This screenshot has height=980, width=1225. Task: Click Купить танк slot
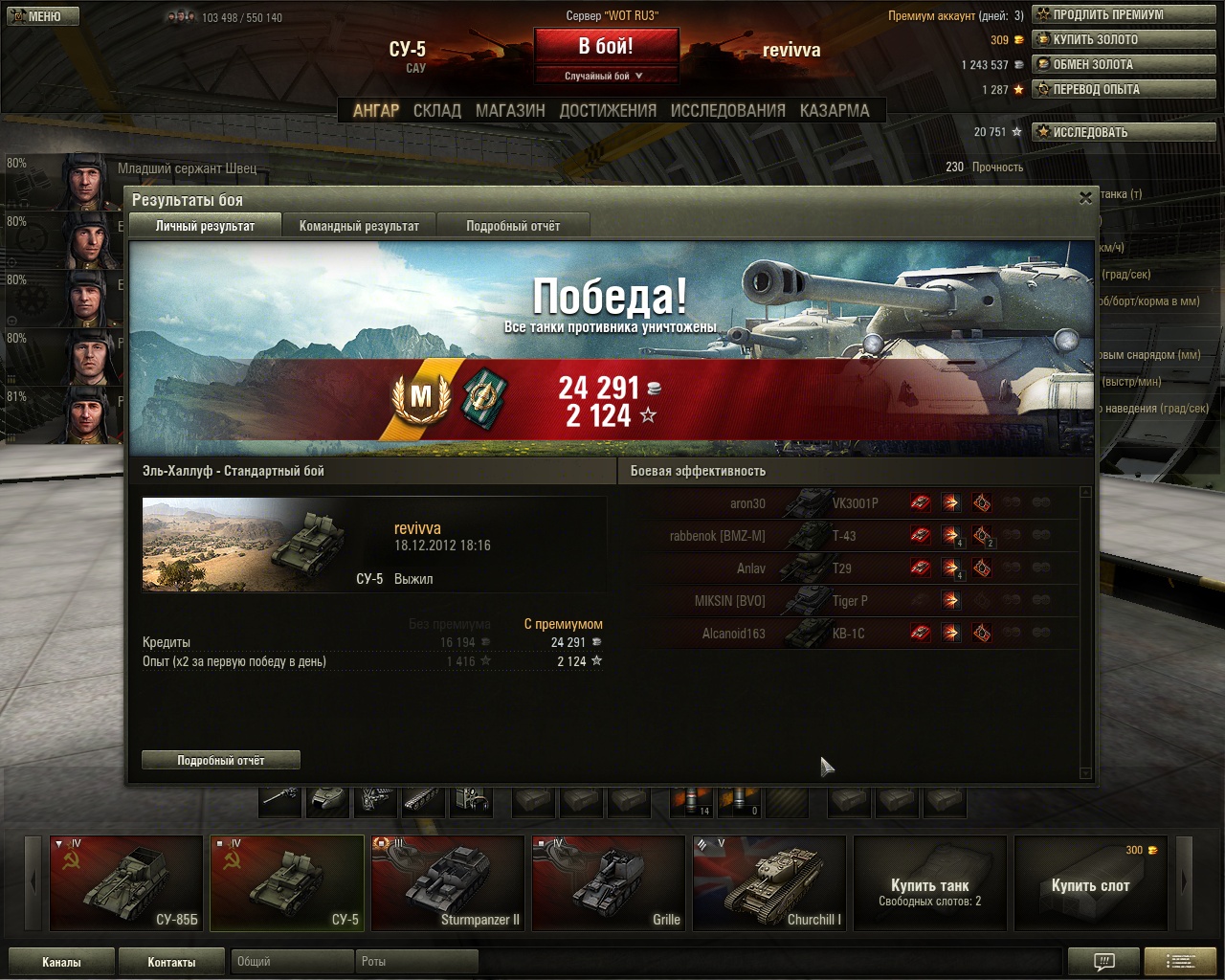point(930,882)
